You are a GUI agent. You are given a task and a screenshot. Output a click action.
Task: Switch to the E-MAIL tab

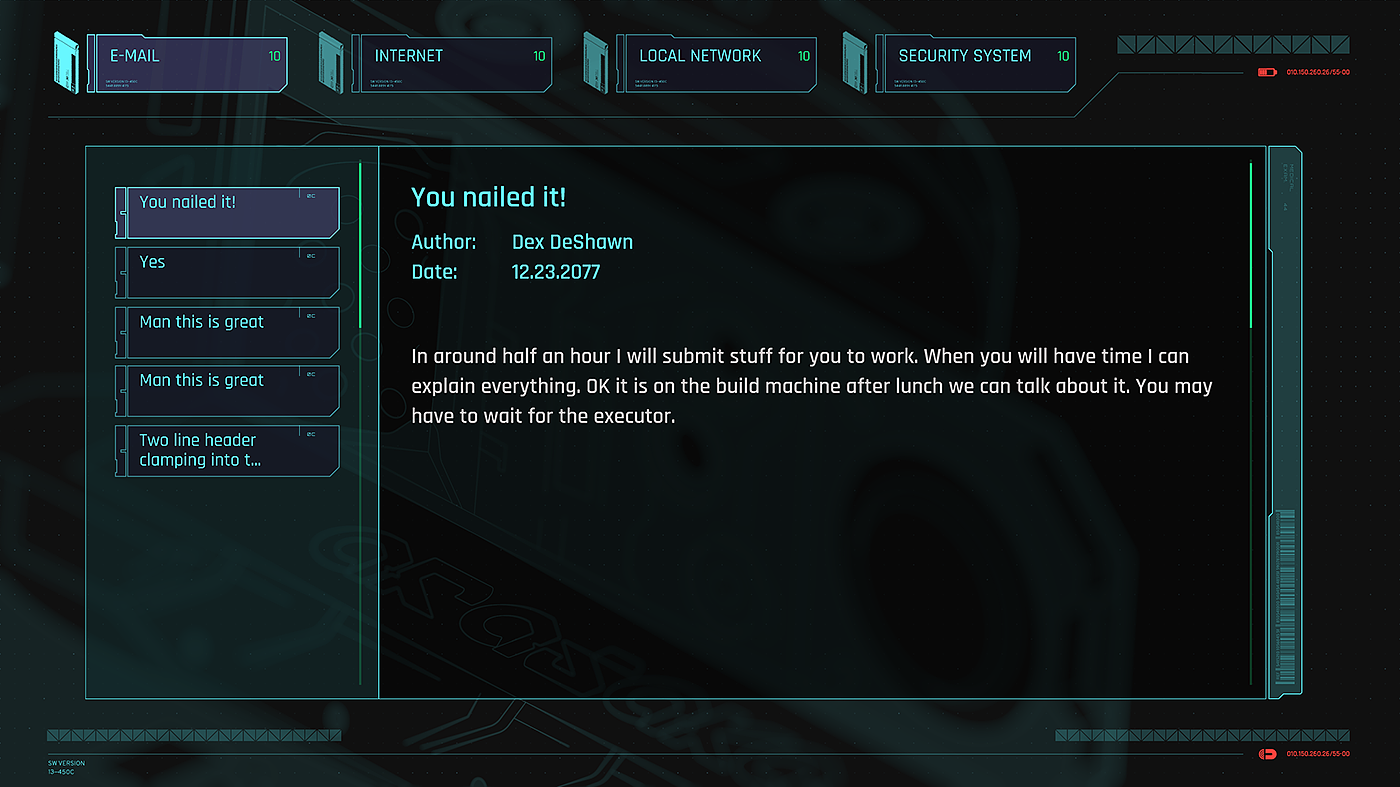tap(190, 63)
